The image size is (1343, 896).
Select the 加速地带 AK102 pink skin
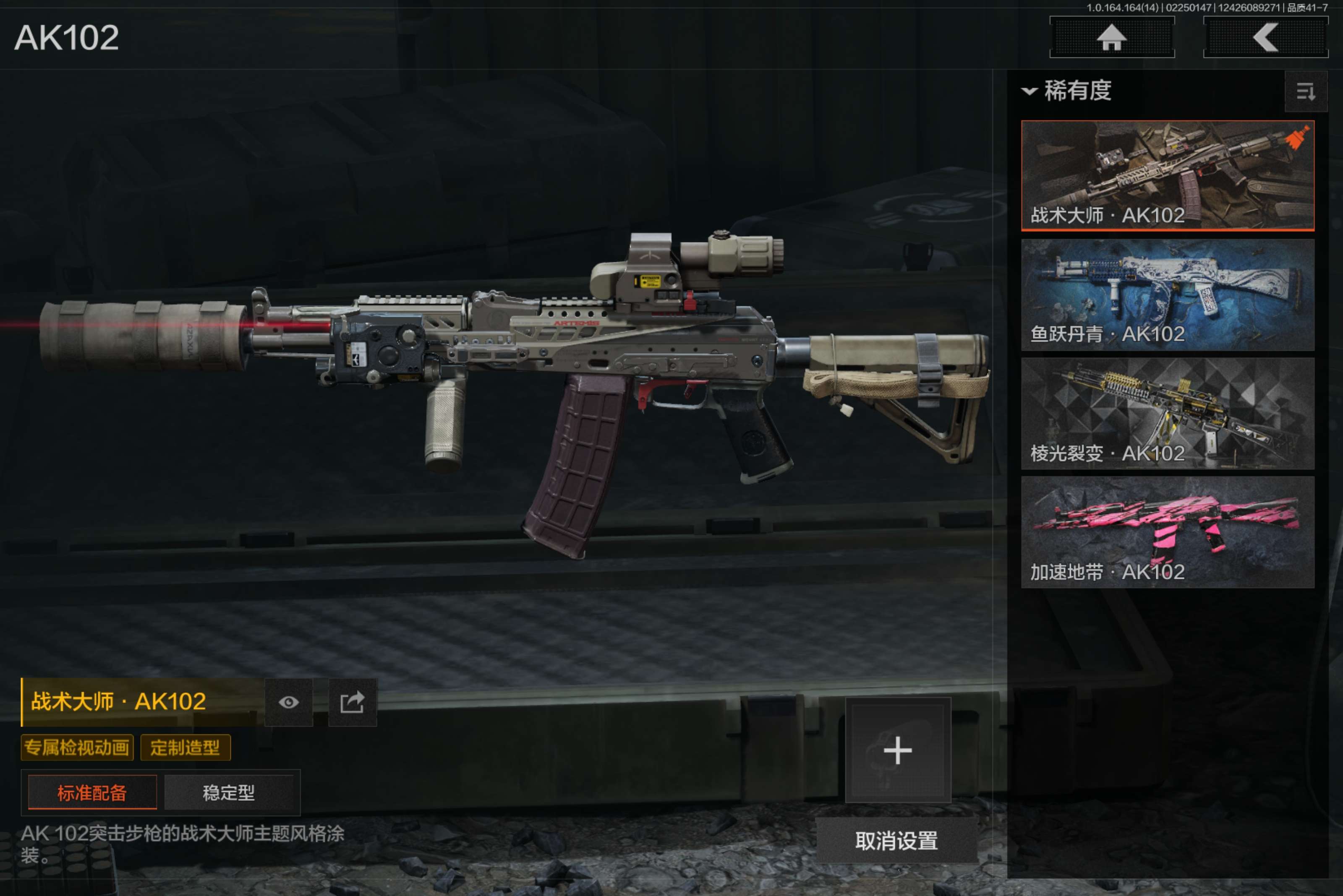click(x=1167, y=532)
